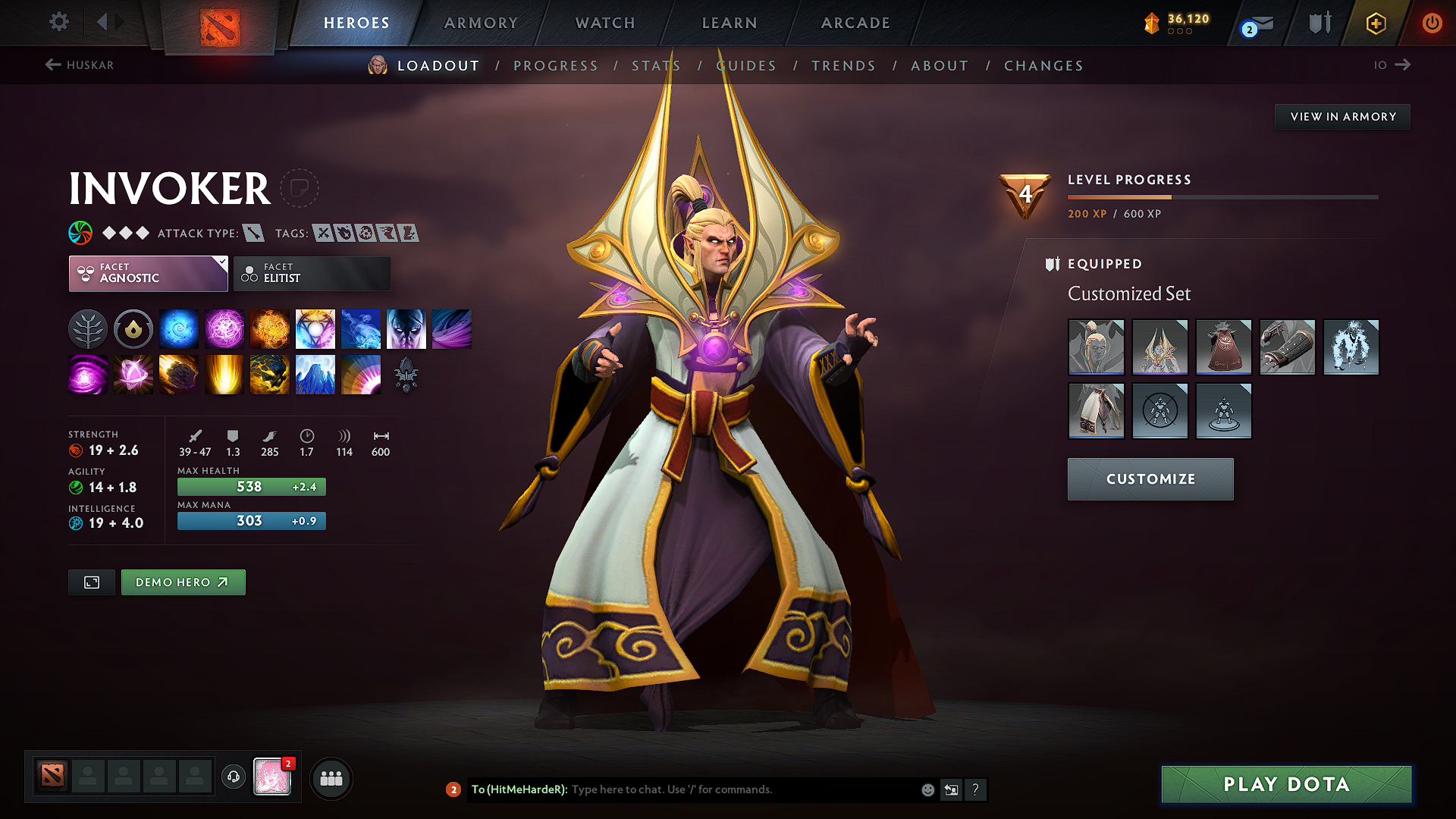Switch to the Stats tab
Screen dimensions: 1456x819
[656, 65]
